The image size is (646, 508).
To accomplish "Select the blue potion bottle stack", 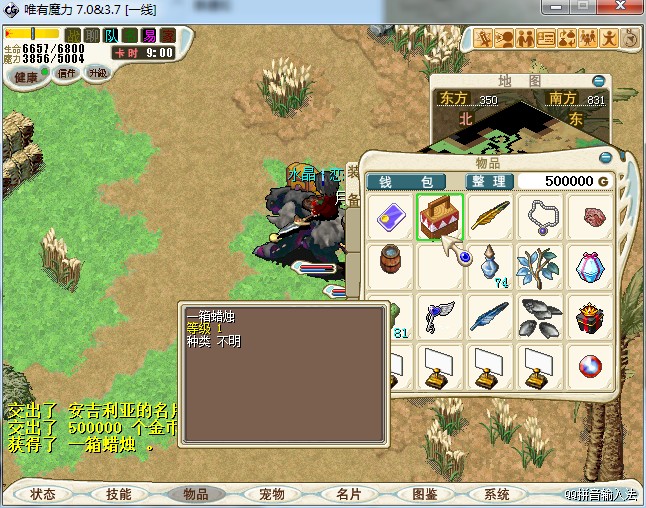I will tap(490, 266).
